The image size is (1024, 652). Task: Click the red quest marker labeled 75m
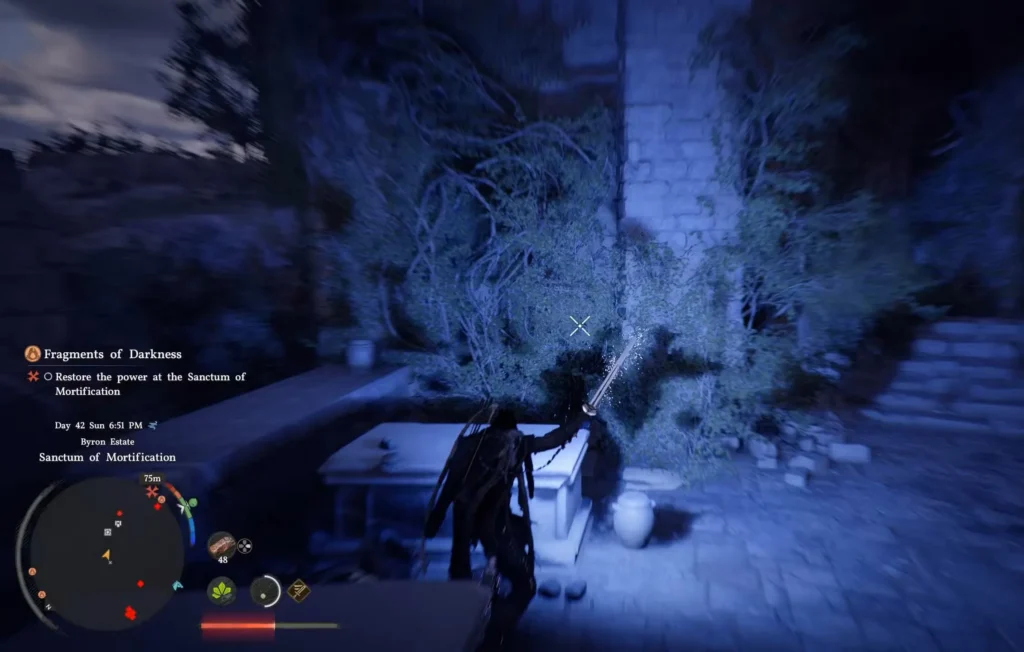click(152, 492)
